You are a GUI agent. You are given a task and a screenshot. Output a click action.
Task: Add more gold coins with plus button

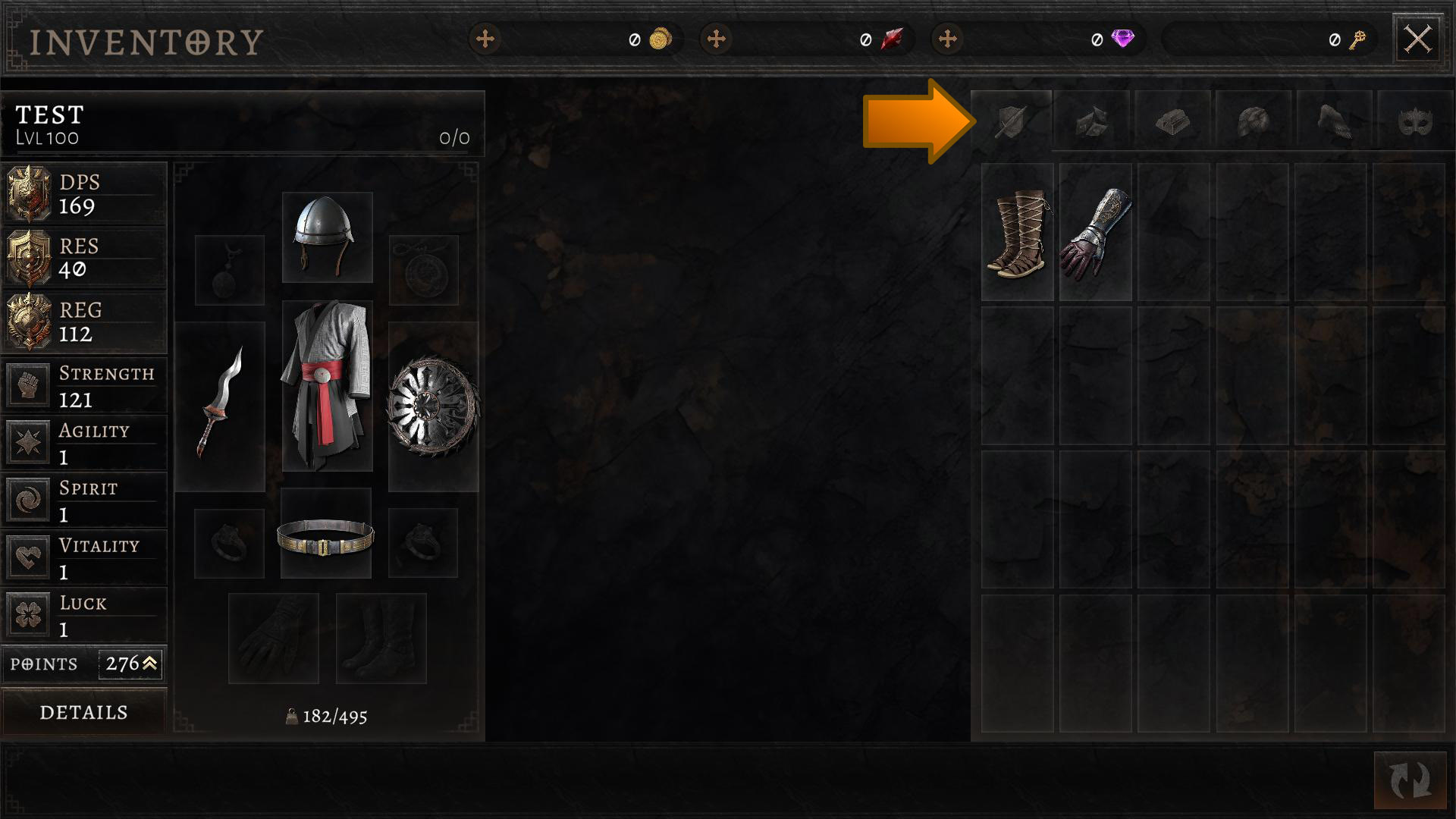click(485, 39)
